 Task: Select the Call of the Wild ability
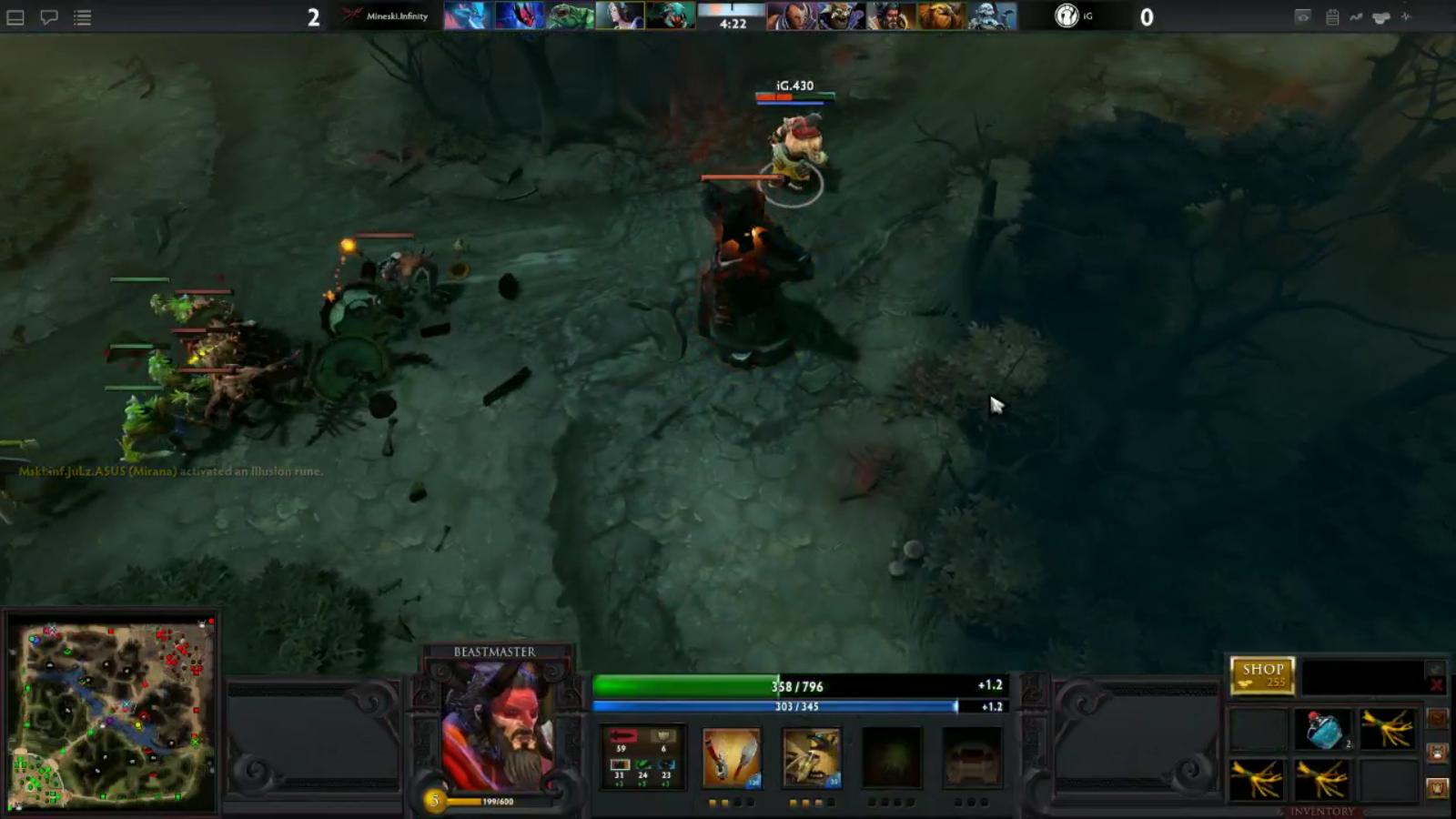pyautogui.click(x=811, y=758)
